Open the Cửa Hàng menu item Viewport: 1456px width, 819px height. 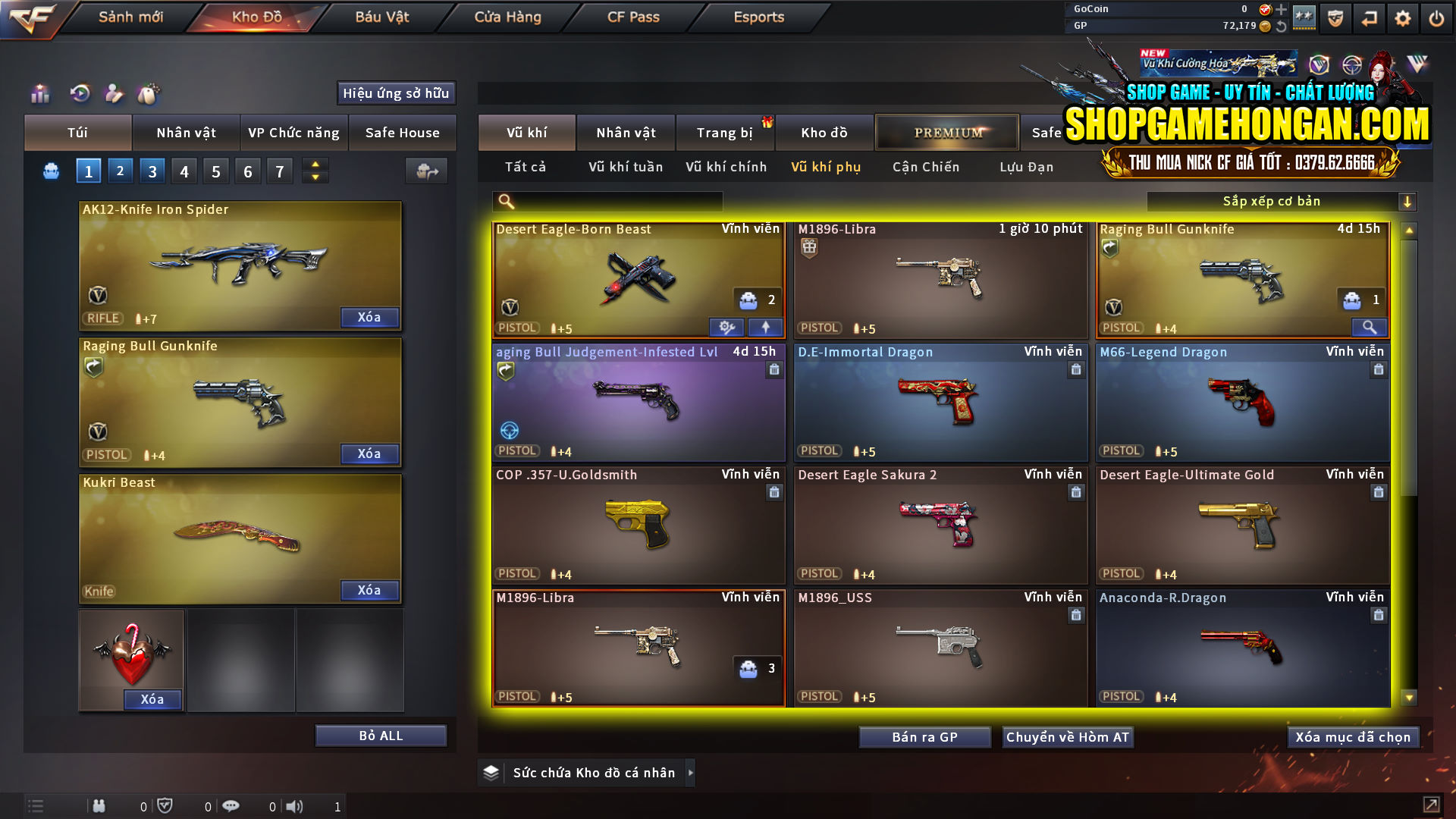[507, 17]
